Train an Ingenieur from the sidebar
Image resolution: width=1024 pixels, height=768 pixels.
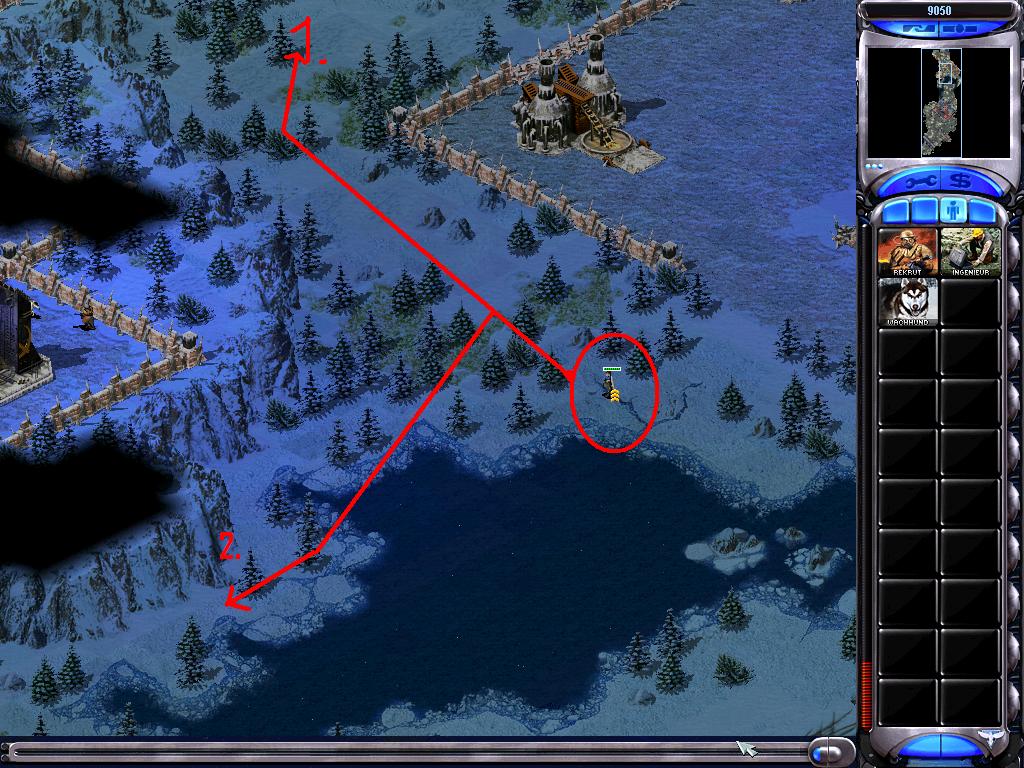tap(970, 252)
